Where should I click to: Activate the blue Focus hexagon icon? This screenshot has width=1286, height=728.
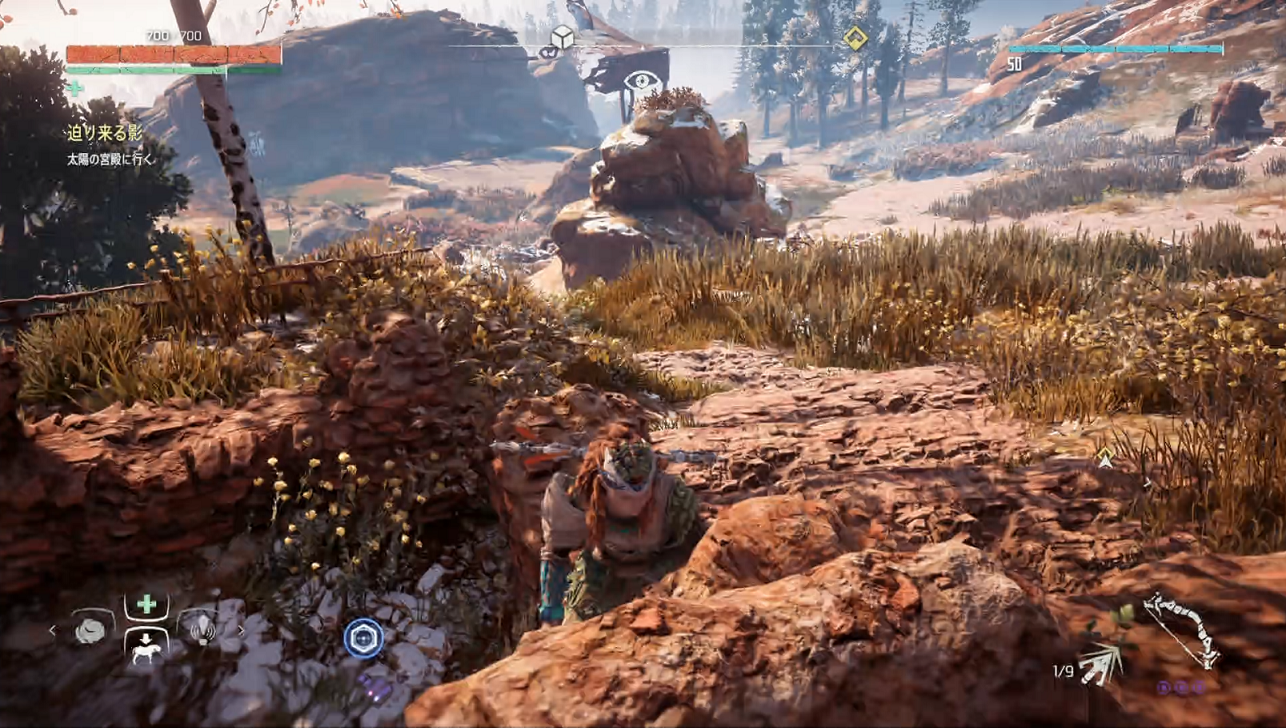[362, 638]
